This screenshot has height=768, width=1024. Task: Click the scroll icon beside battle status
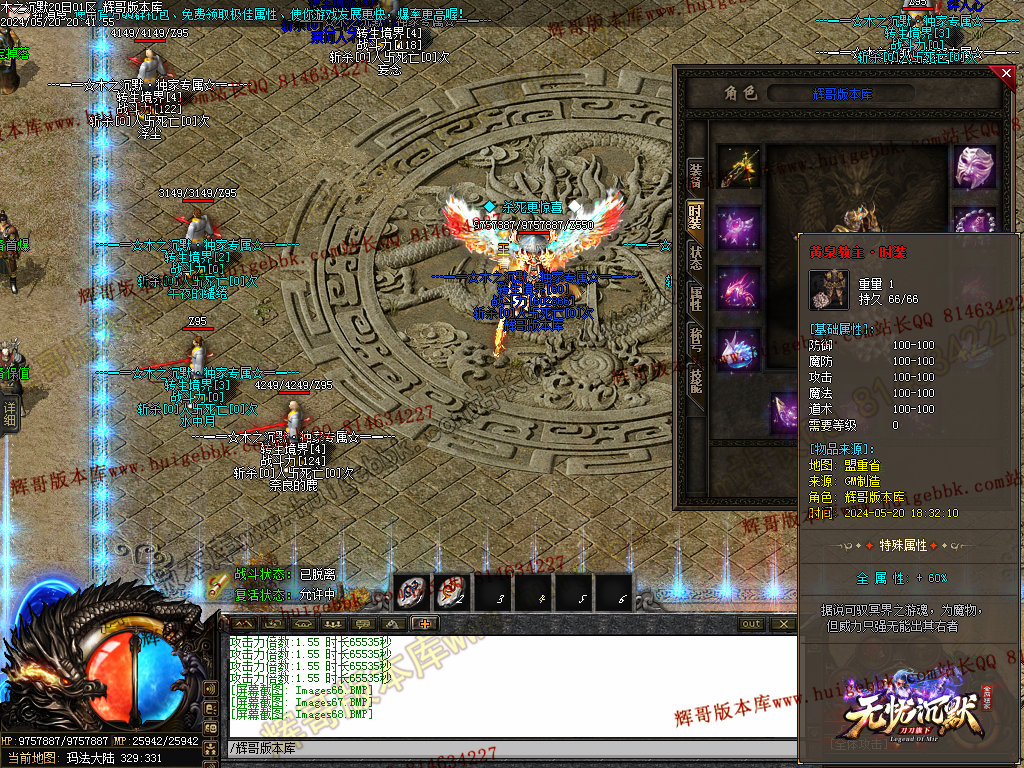coord(219,585)
